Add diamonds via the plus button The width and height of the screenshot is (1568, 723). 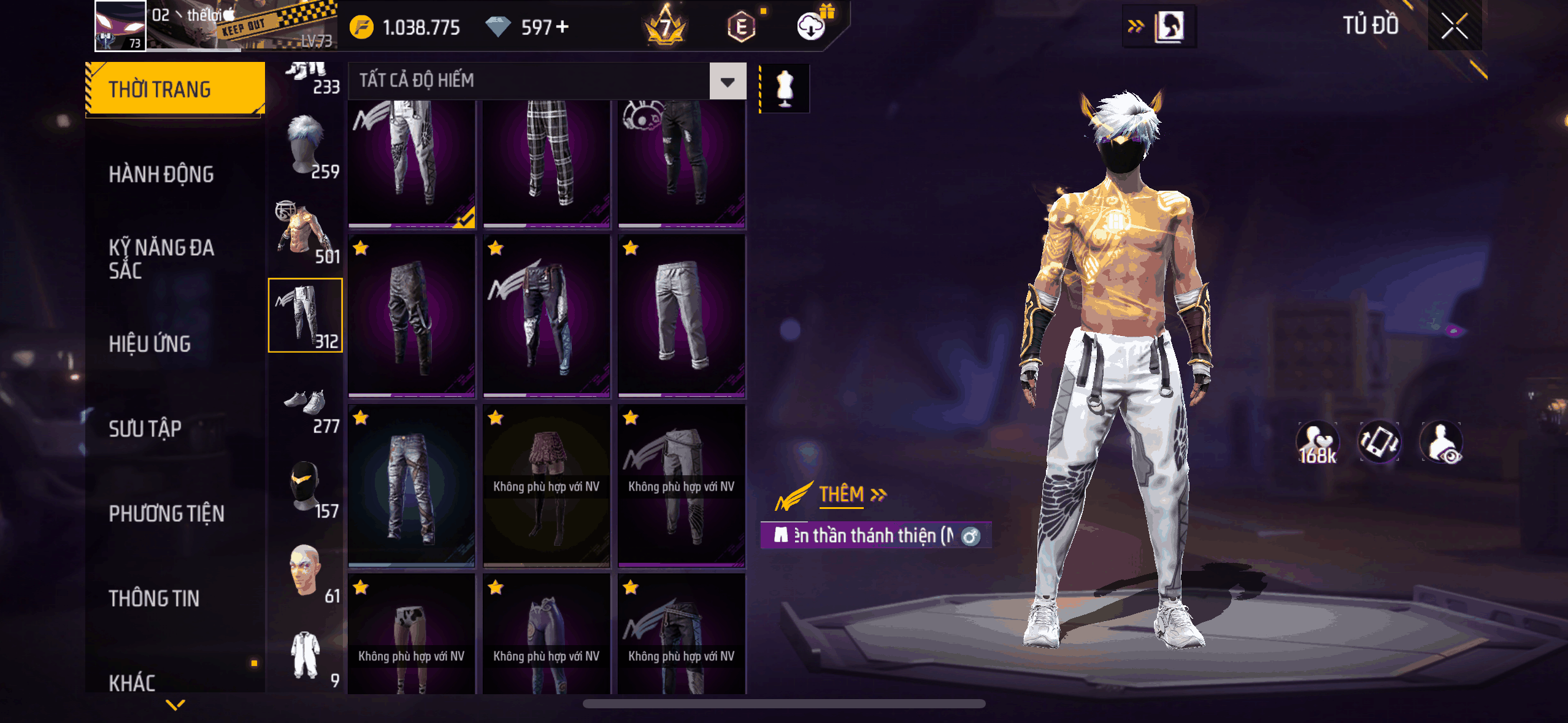pos(562,26)
